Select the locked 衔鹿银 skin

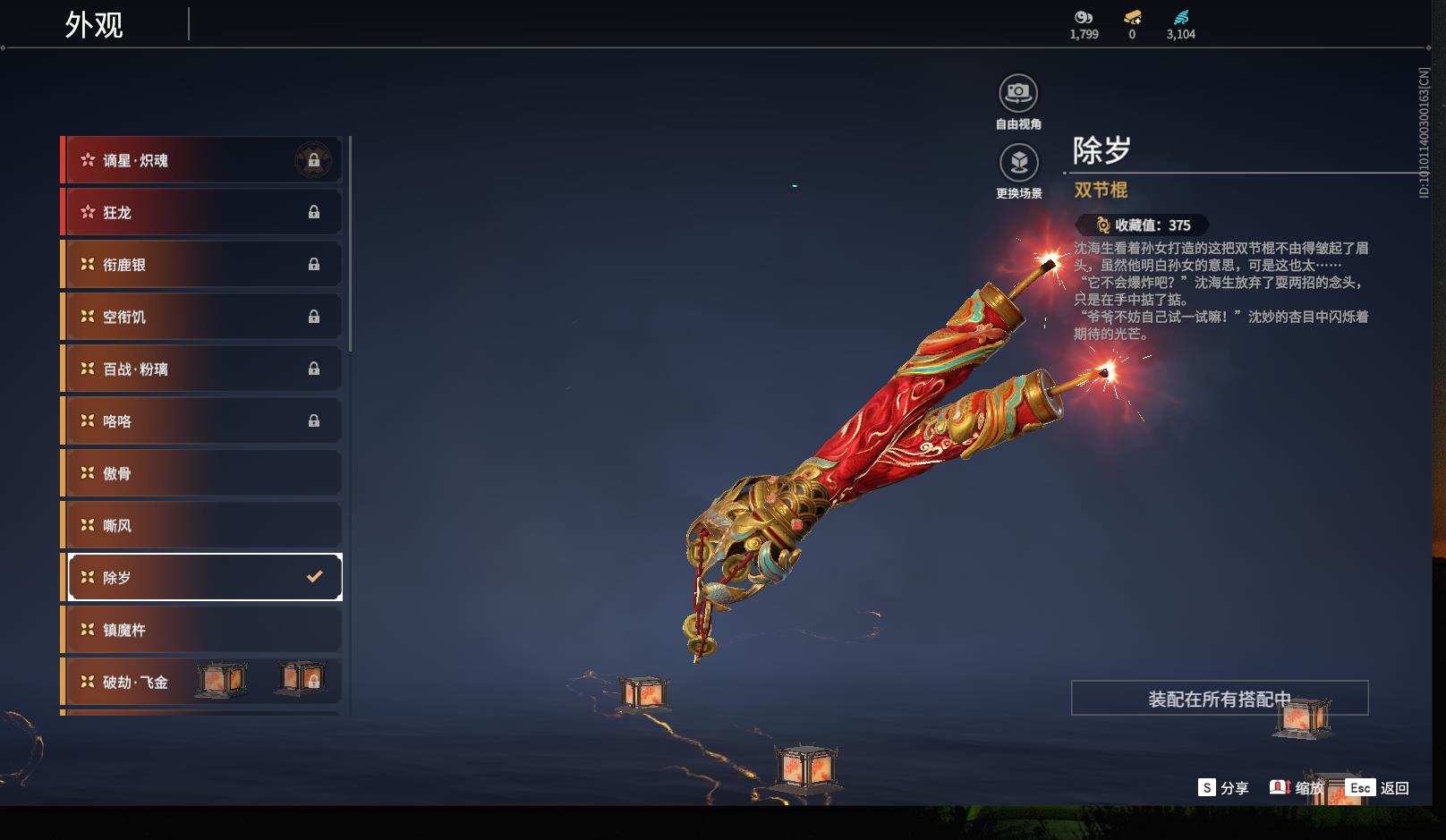tap(201, 265)
